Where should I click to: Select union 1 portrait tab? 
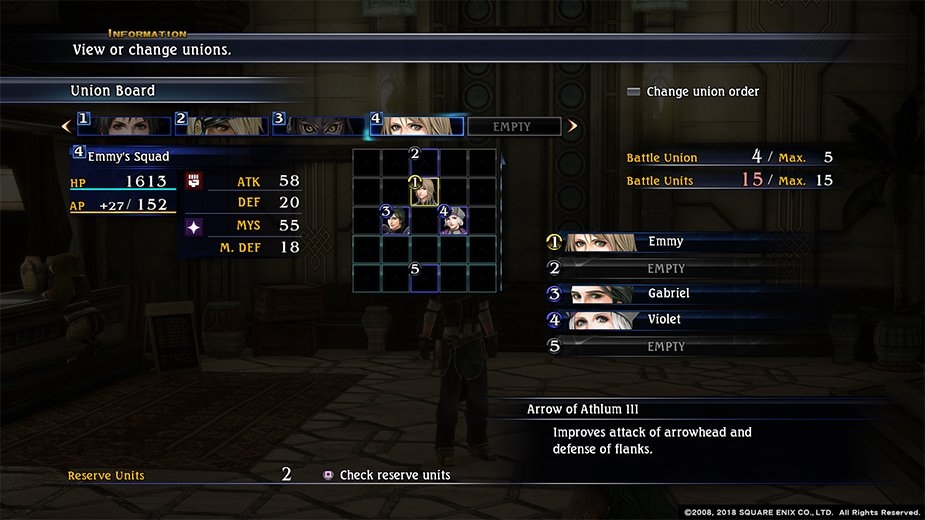click(x=125, y=126)
